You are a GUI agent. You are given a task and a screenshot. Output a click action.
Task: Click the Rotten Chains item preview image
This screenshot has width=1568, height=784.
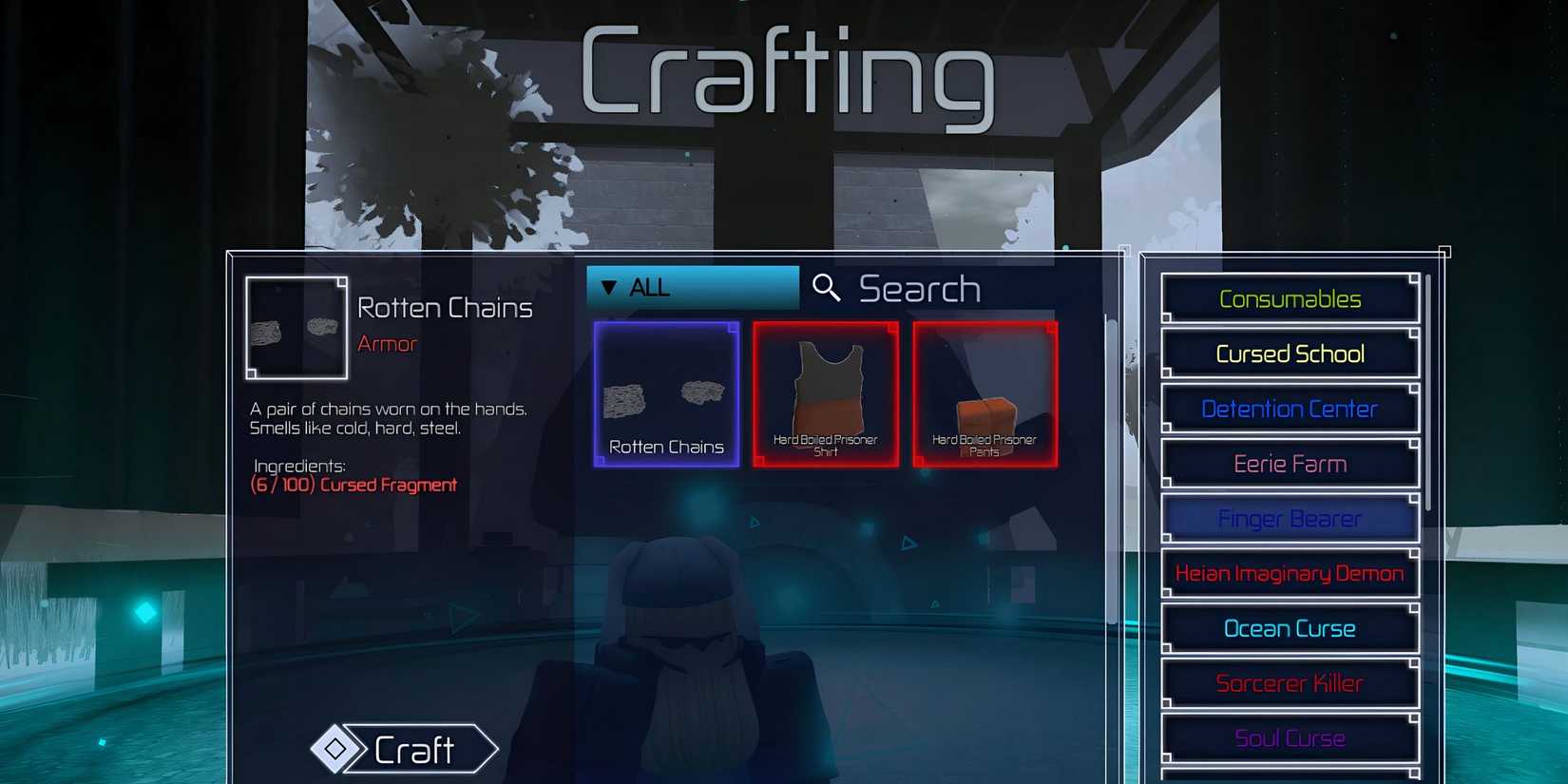[x=296, y=327]
